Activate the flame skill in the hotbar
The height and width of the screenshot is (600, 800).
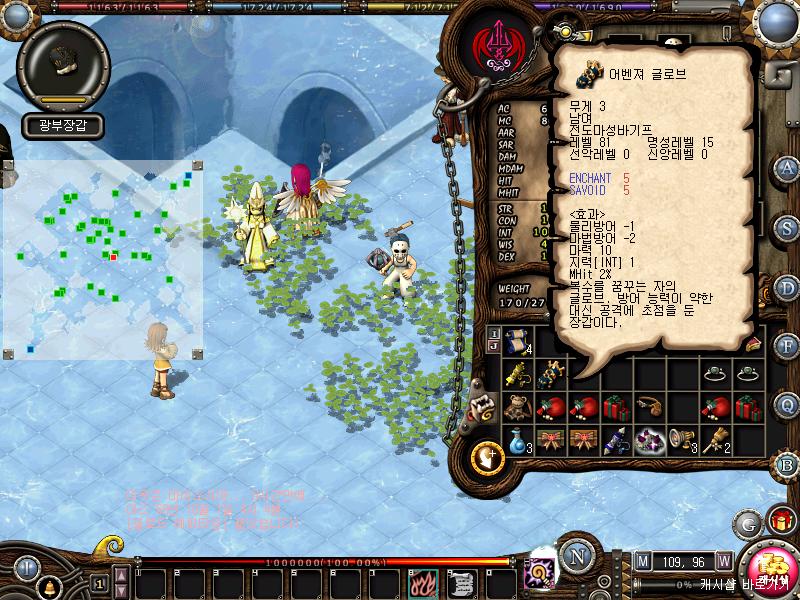pos(421,581)
